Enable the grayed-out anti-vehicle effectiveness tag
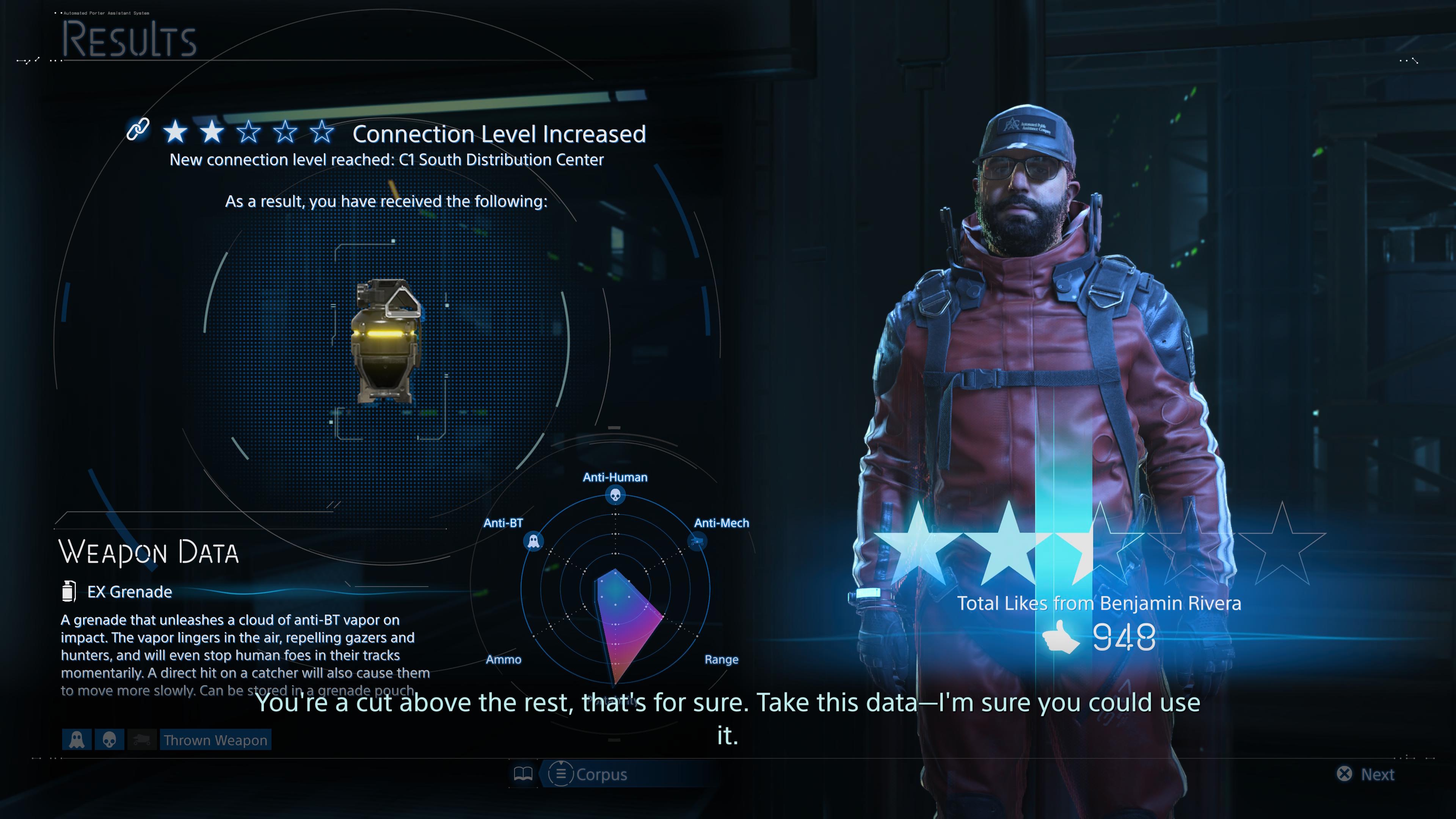This screenshot has height=819, width=1456. [x=142, y=739]
